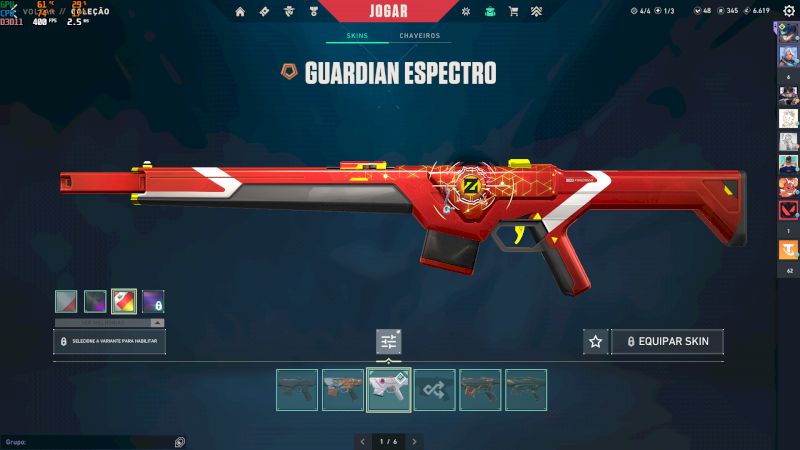Select the default dark Guardian skin thumbnail
The width and height of the screenshot is (800, 450).
click(297, 390)
